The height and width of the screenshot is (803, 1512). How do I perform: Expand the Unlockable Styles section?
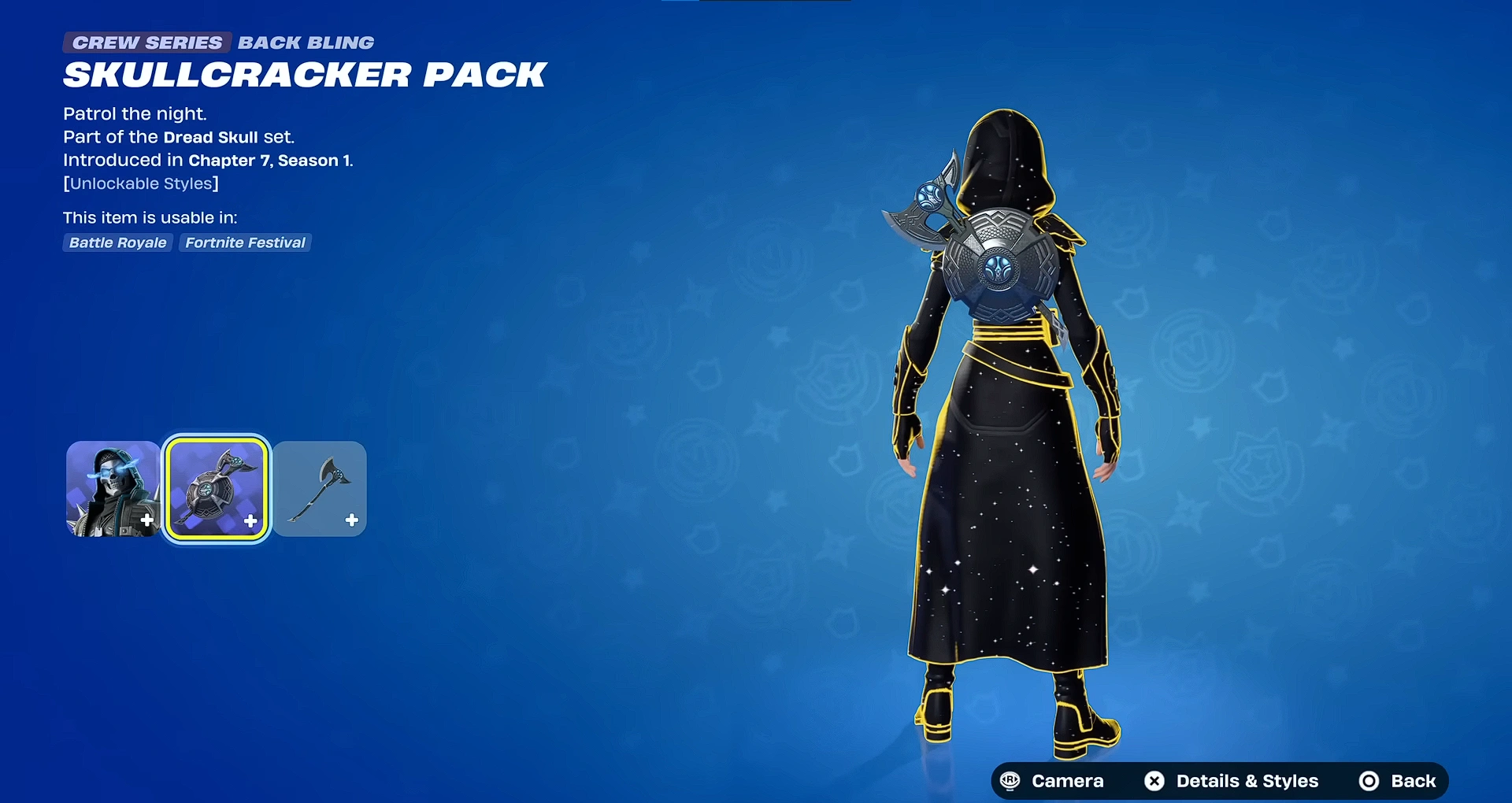[141, 183]
